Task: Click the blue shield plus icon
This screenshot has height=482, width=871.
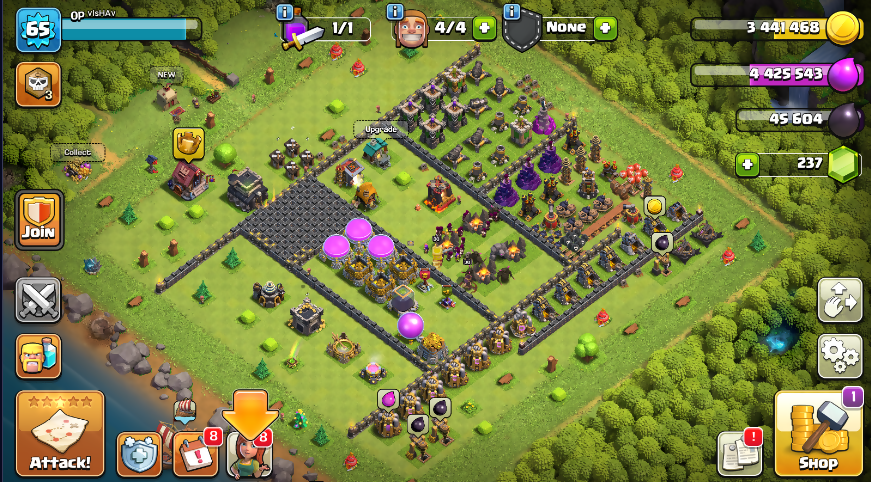Action: pos(139,454)
